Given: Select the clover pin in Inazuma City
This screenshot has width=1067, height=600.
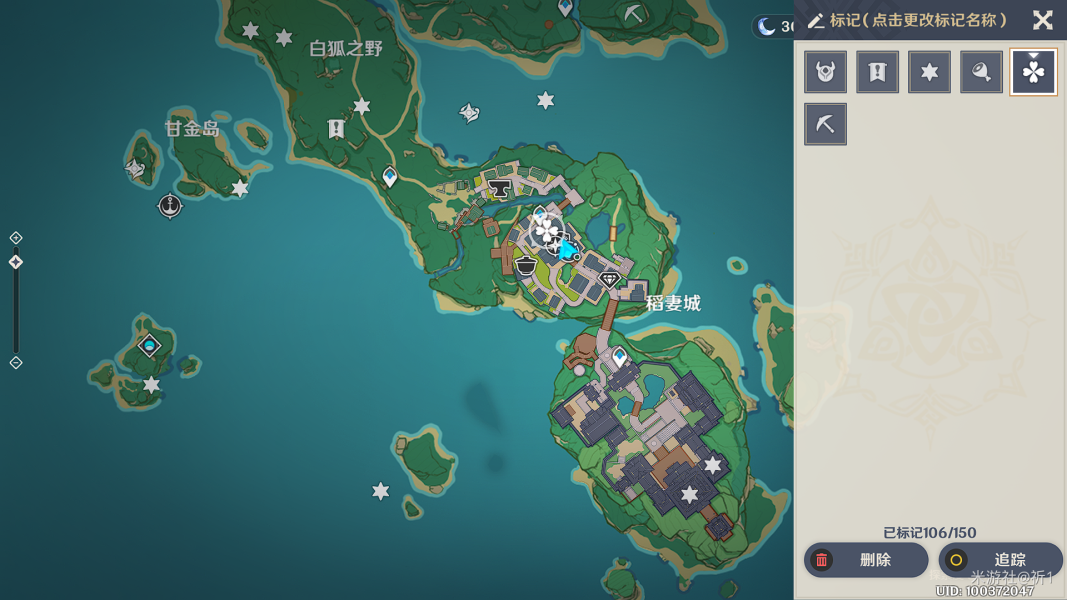Looking at the screenshot, I should [x=547, y=232].
